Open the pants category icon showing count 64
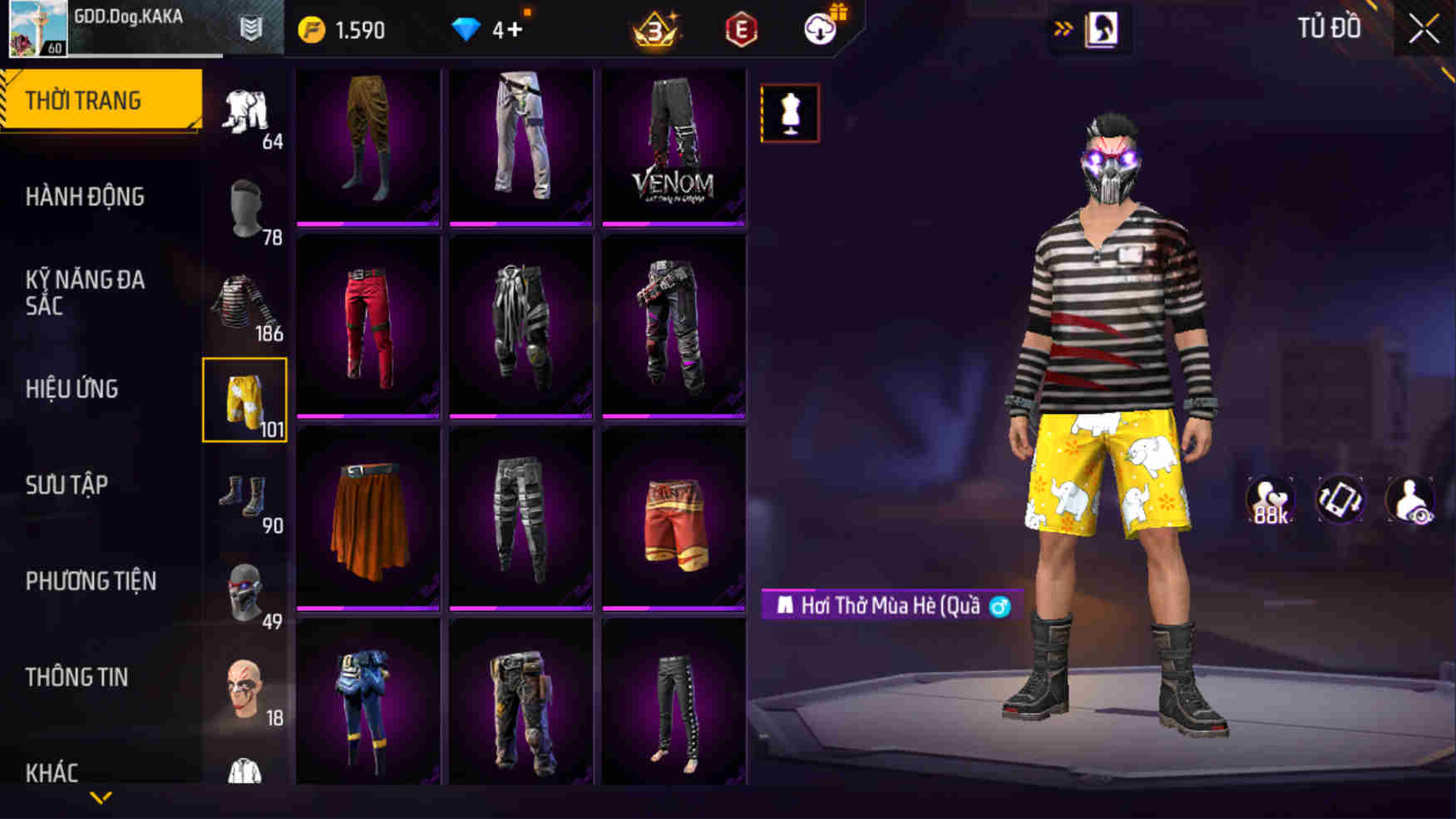Image resolution: width=1456 pixels, height=819 pixels. click(x=245, y=112)
